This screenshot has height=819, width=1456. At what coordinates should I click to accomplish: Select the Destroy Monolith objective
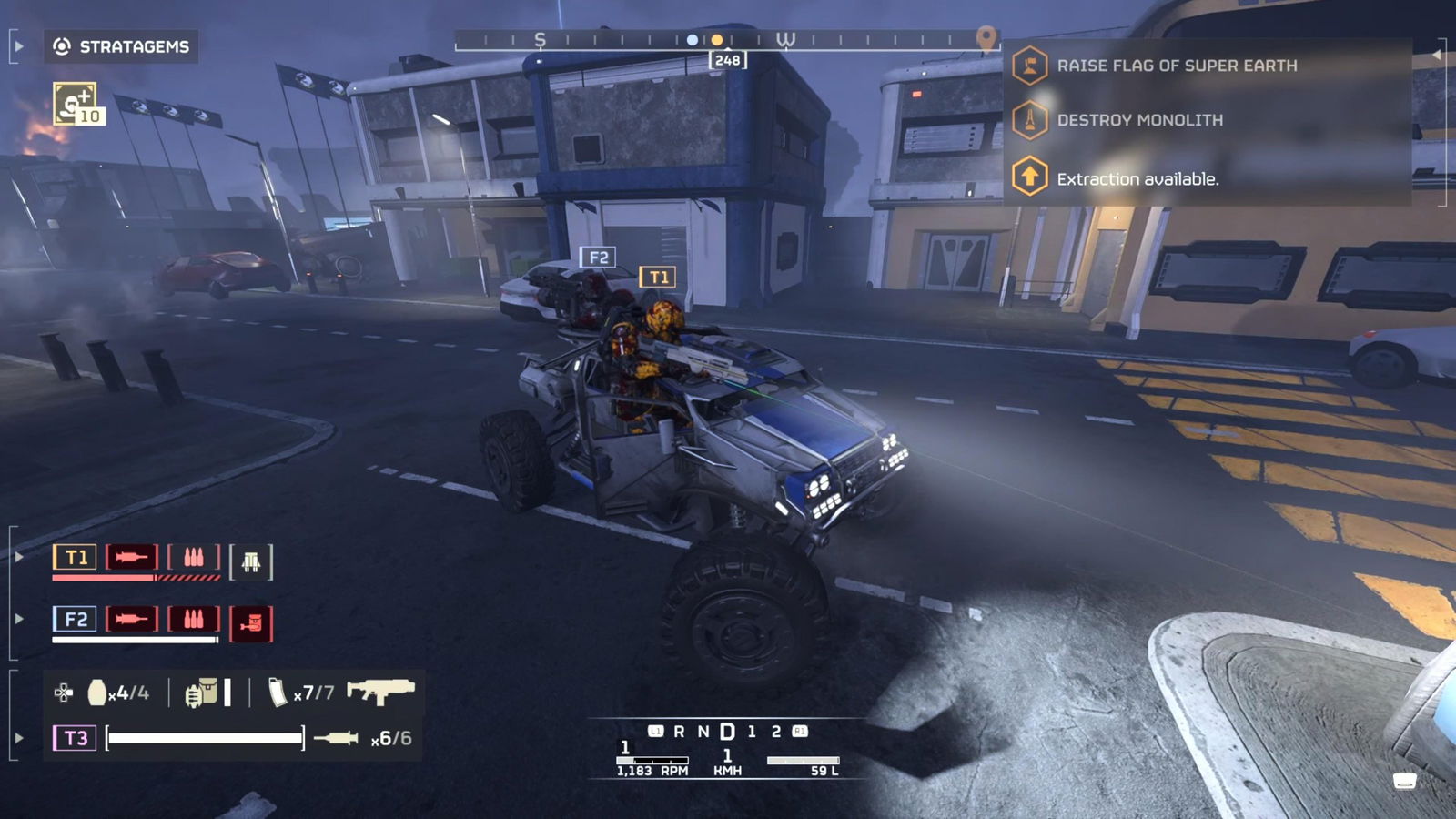click(1139, 120)
